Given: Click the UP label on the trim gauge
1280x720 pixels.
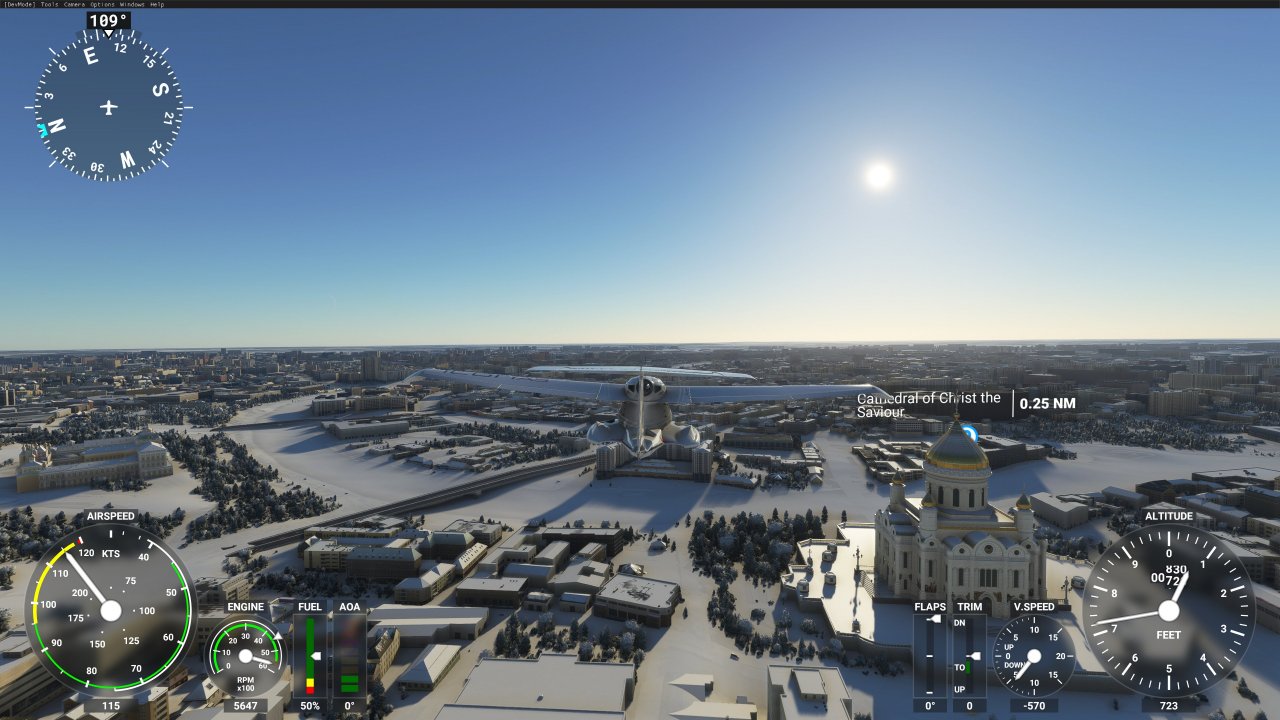Looking at the screenshot, I should point(960,688).
